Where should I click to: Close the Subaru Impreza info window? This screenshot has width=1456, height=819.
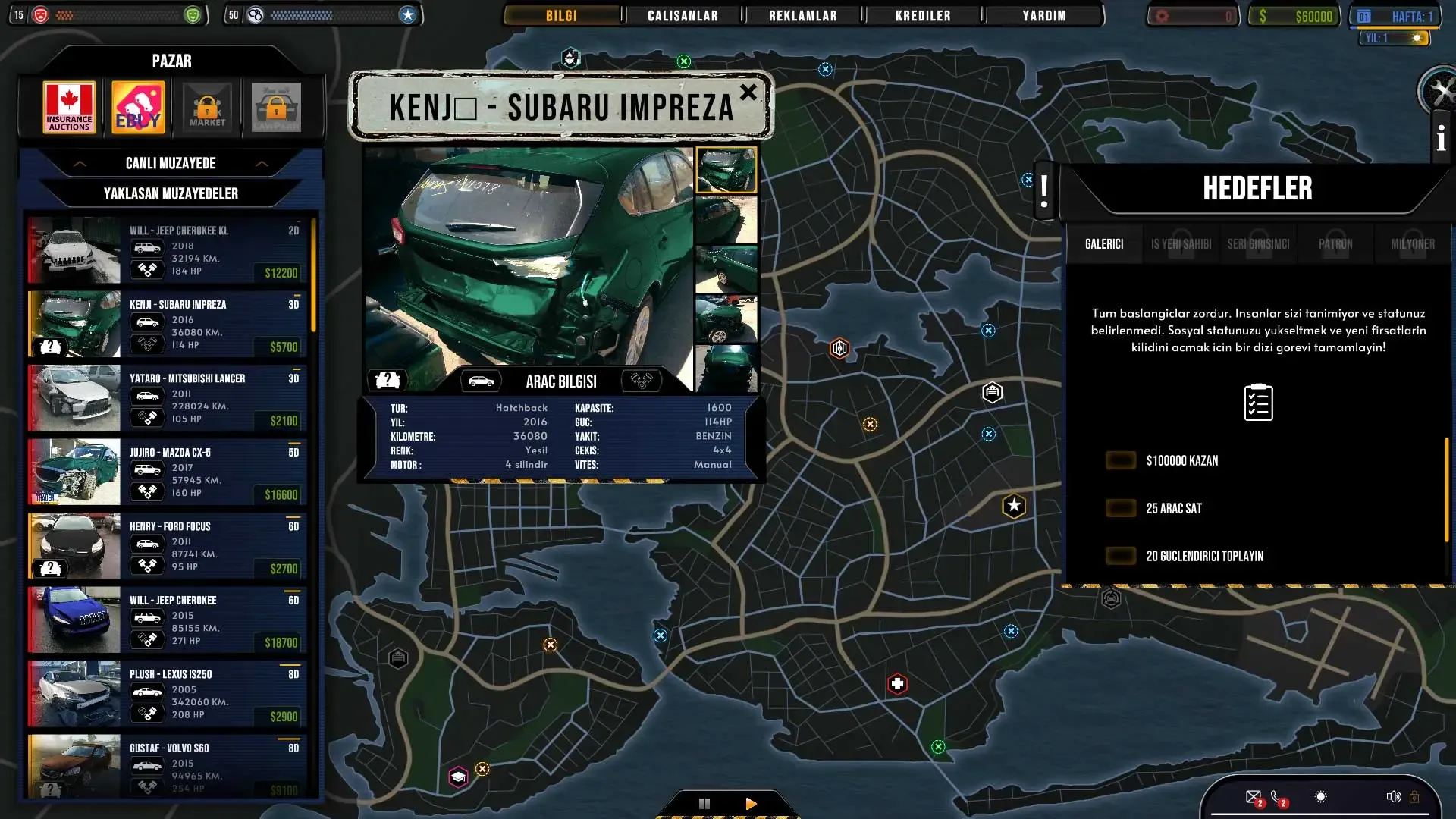[x=748, y=93]
